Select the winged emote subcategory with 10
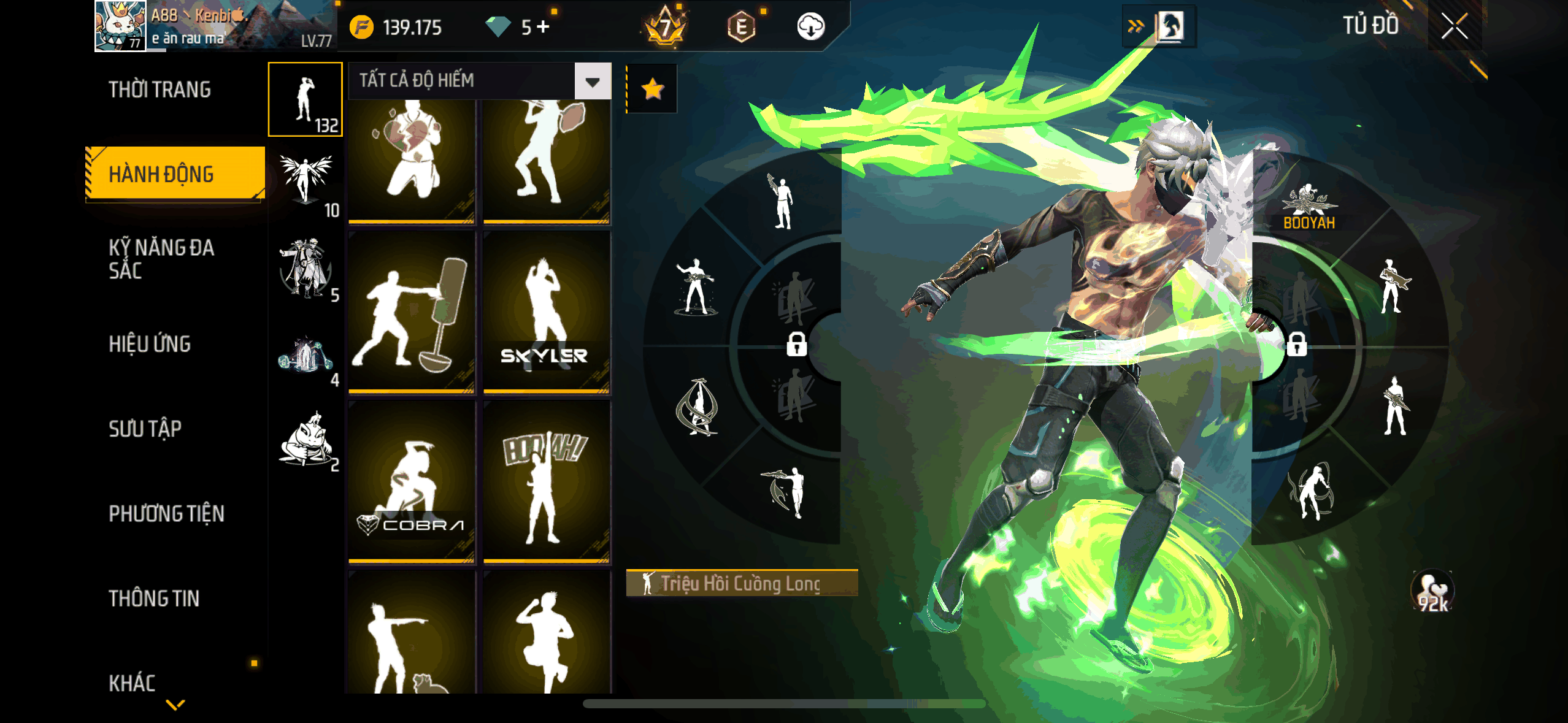 (306, 184)
